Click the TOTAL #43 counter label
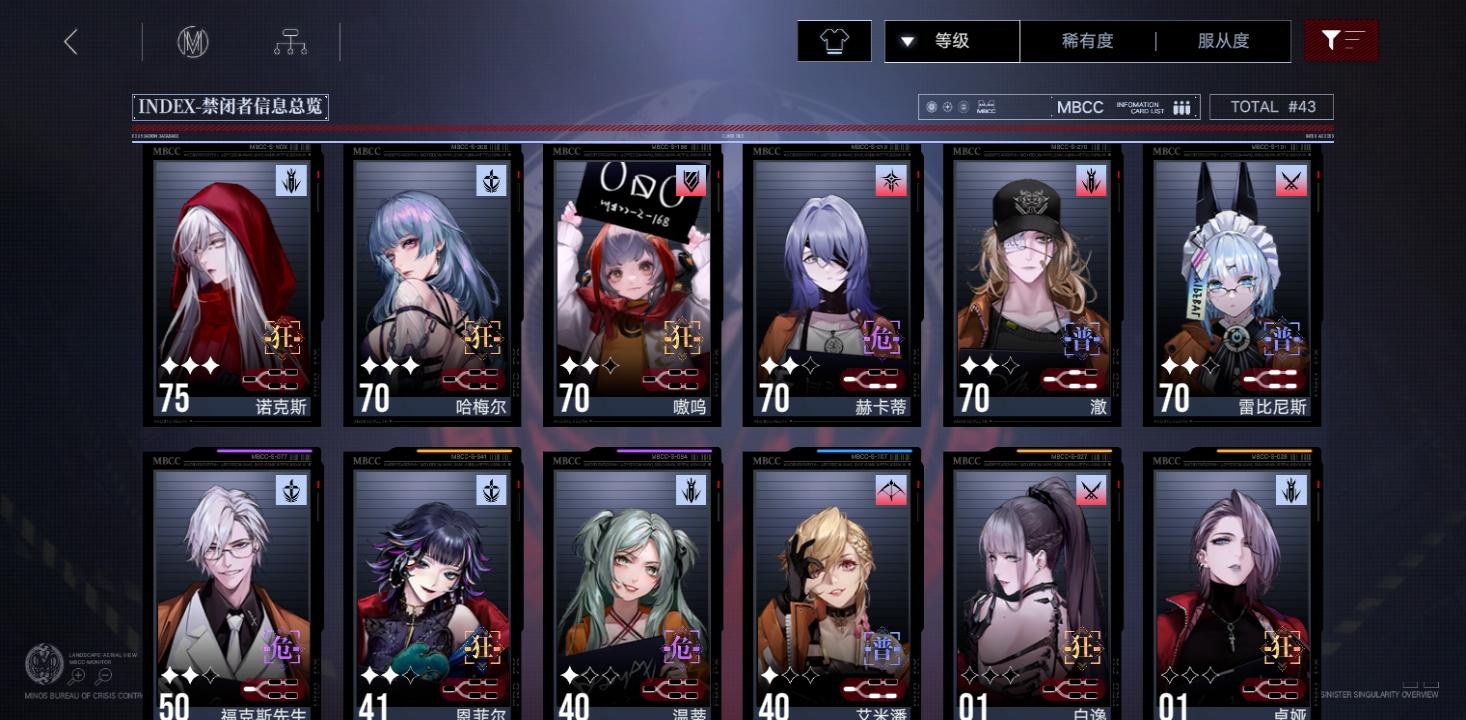Viewport: 1466px width, 720px height. click(x=1271, y=106)
